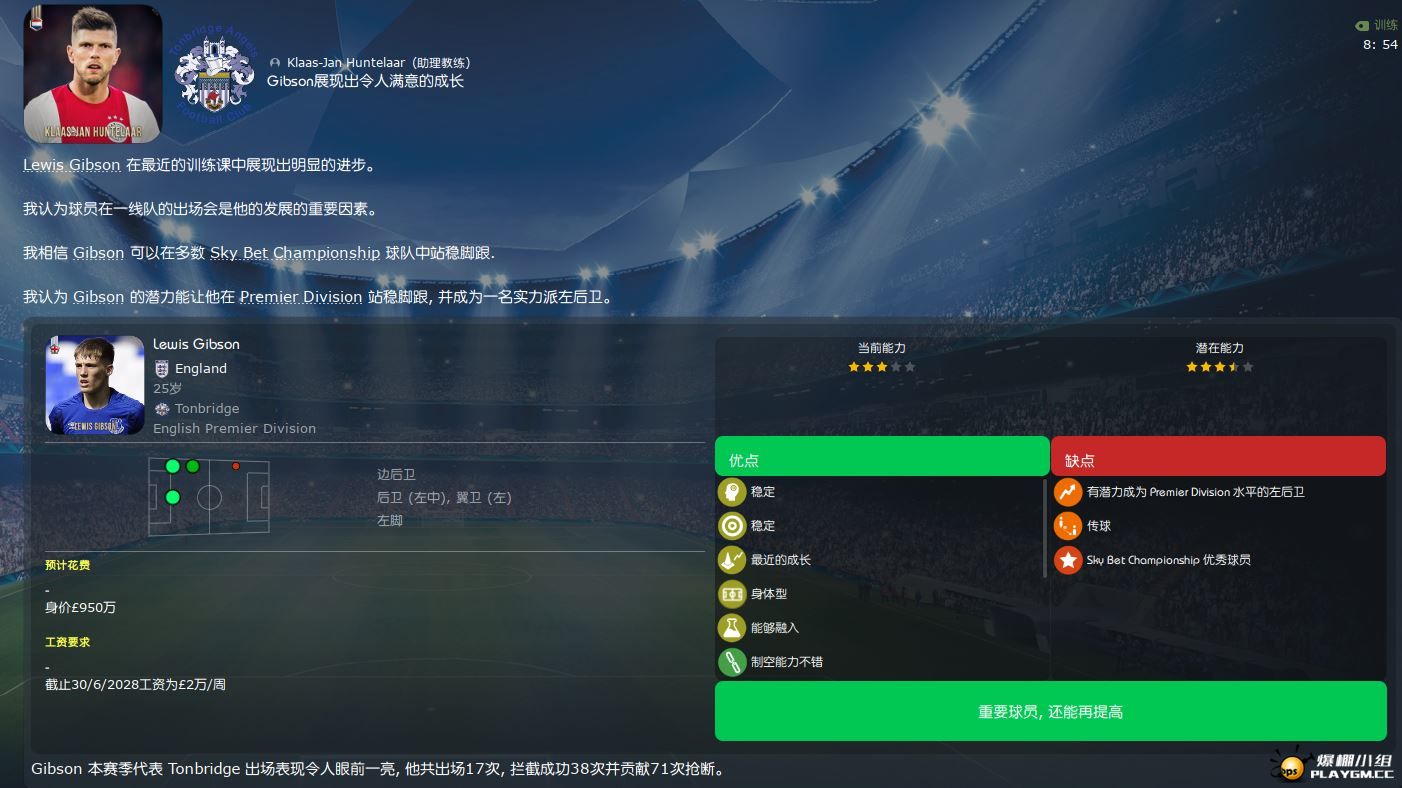The width and height of the screenshot is (1402, 788).
Task: Click the 当前能力 star rating
Action: tap(881, 367)
